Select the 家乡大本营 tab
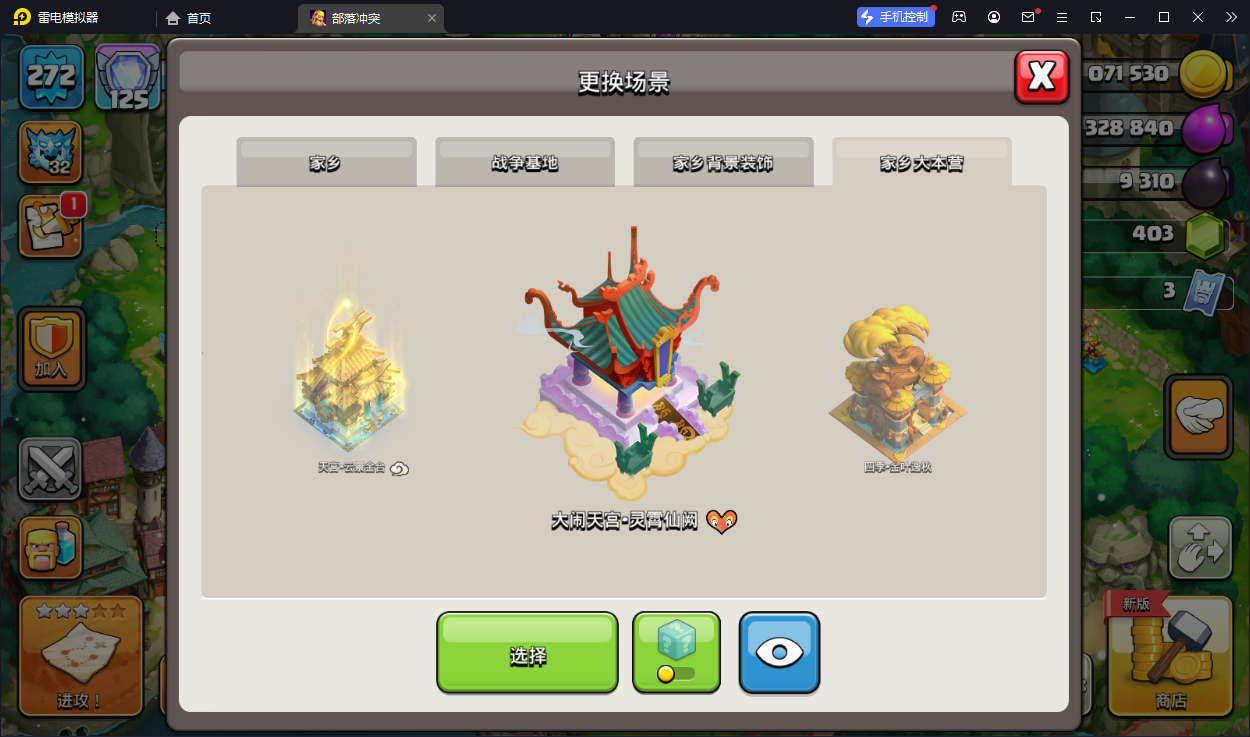Viewport: 1250px width, 737px height. (921, 163)
